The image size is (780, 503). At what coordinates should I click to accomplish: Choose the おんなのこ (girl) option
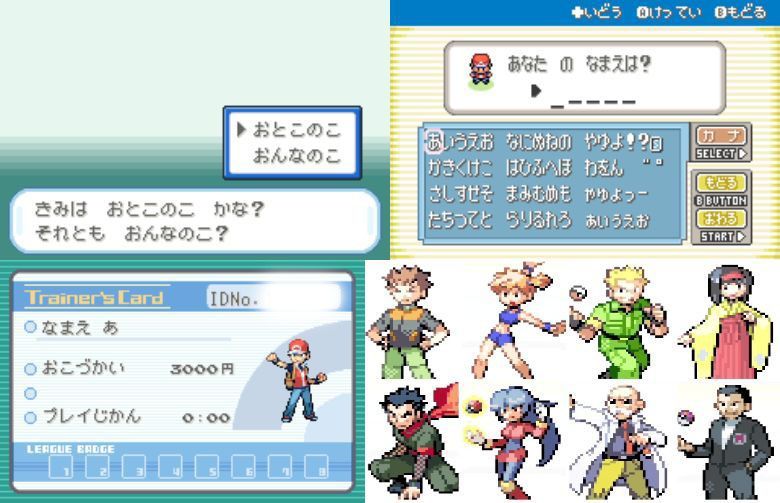coord(296,156)
